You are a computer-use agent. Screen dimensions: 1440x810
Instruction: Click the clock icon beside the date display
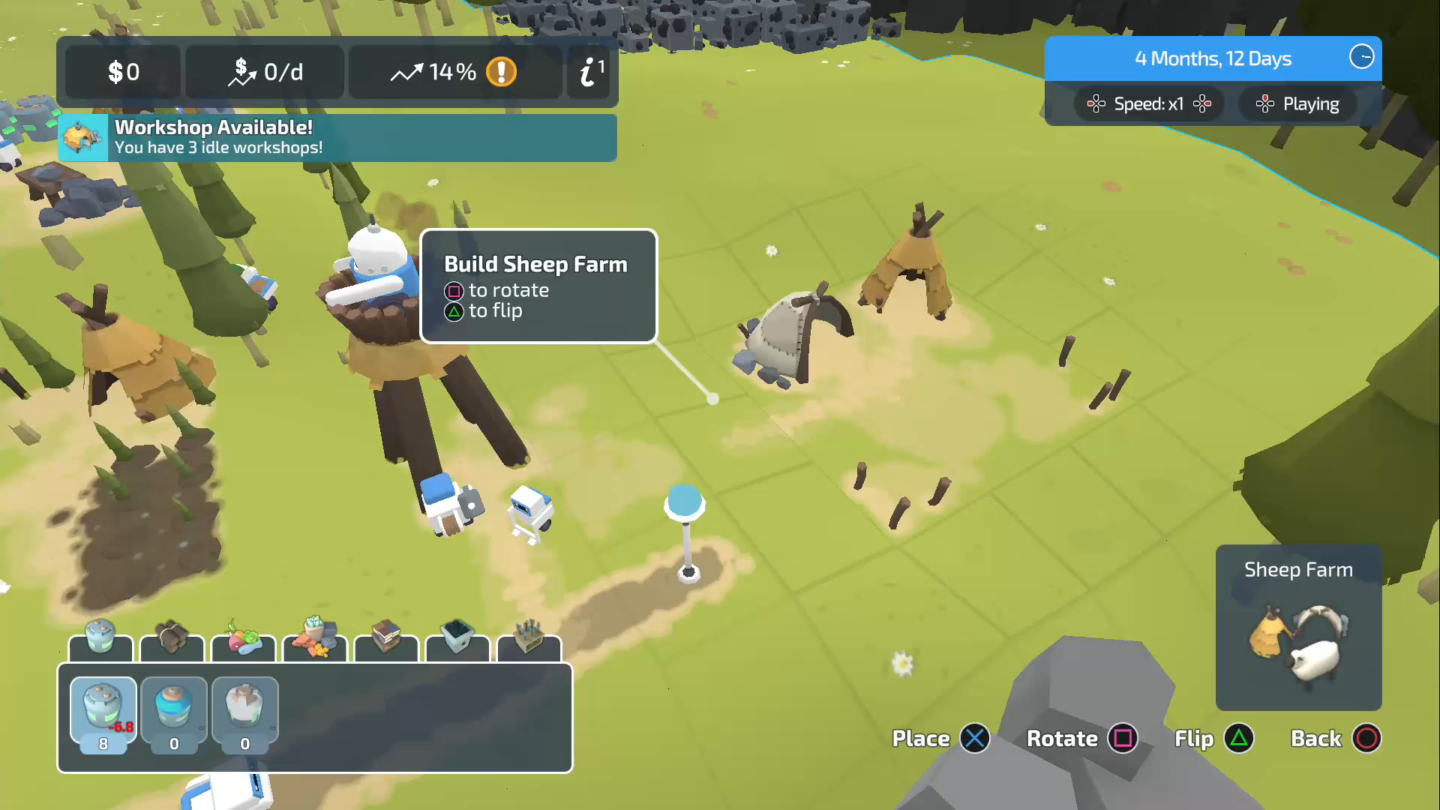(x=1362, y=58)
